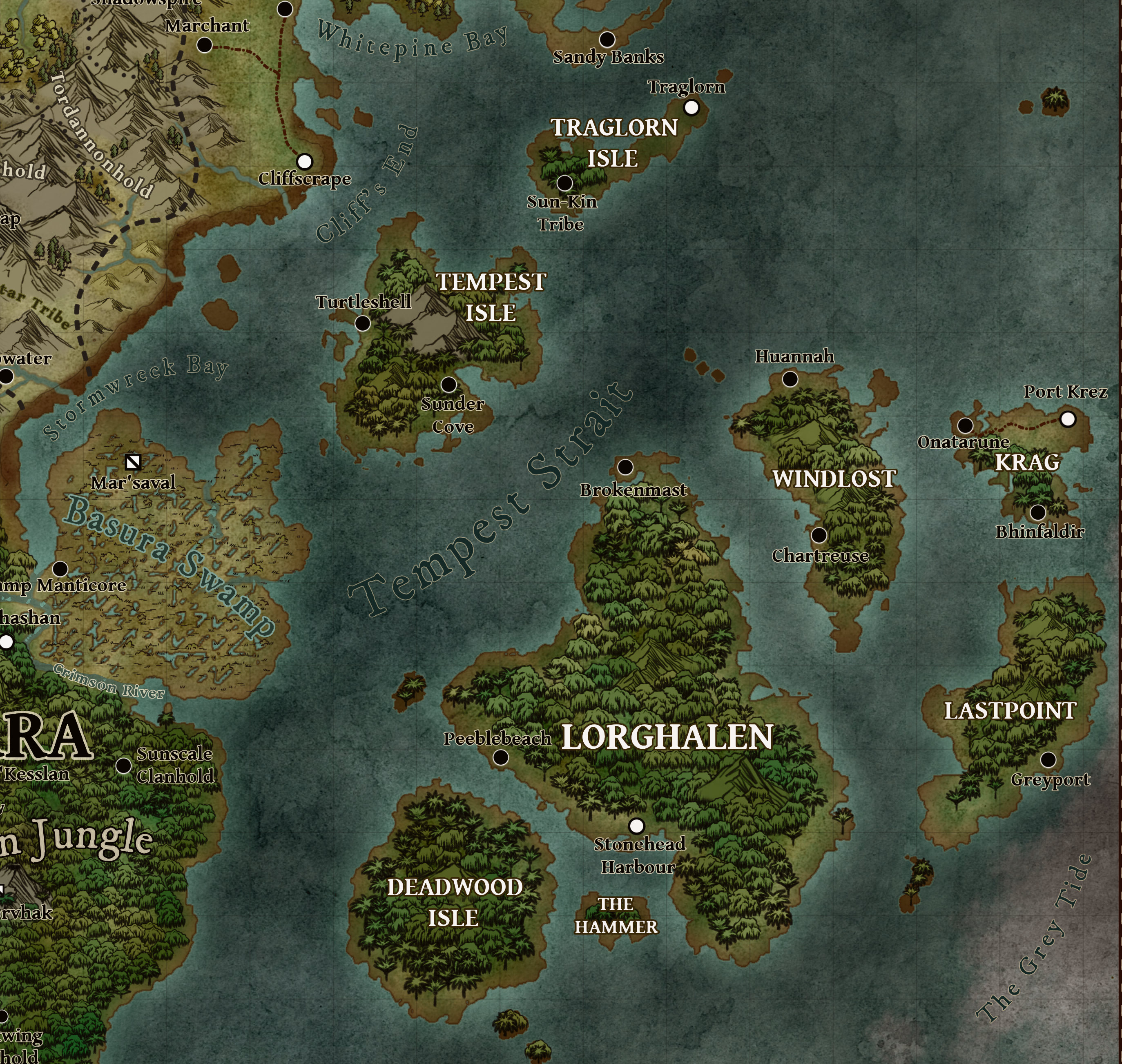Select the Huannah town marker

(790, 379)
